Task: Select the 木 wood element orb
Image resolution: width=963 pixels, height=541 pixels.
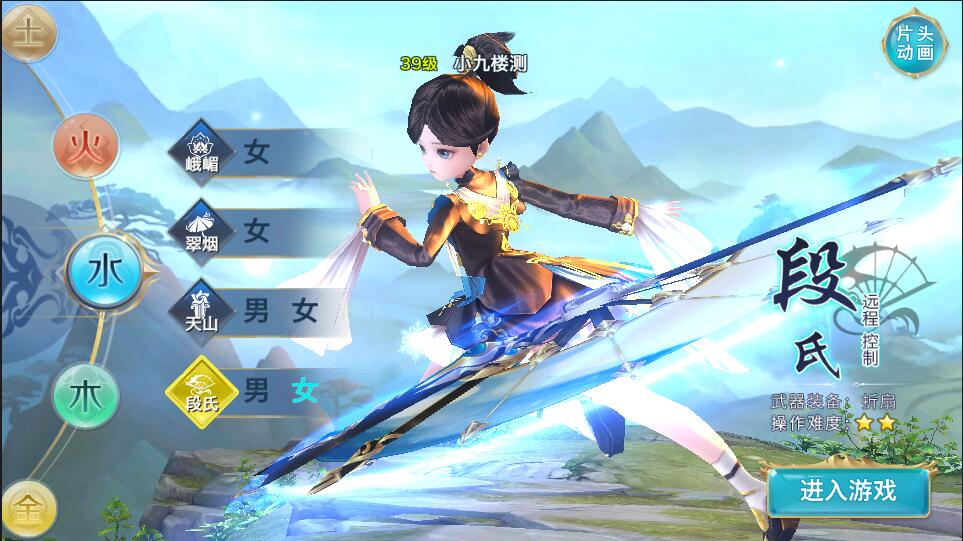Action: pos(85,393)
